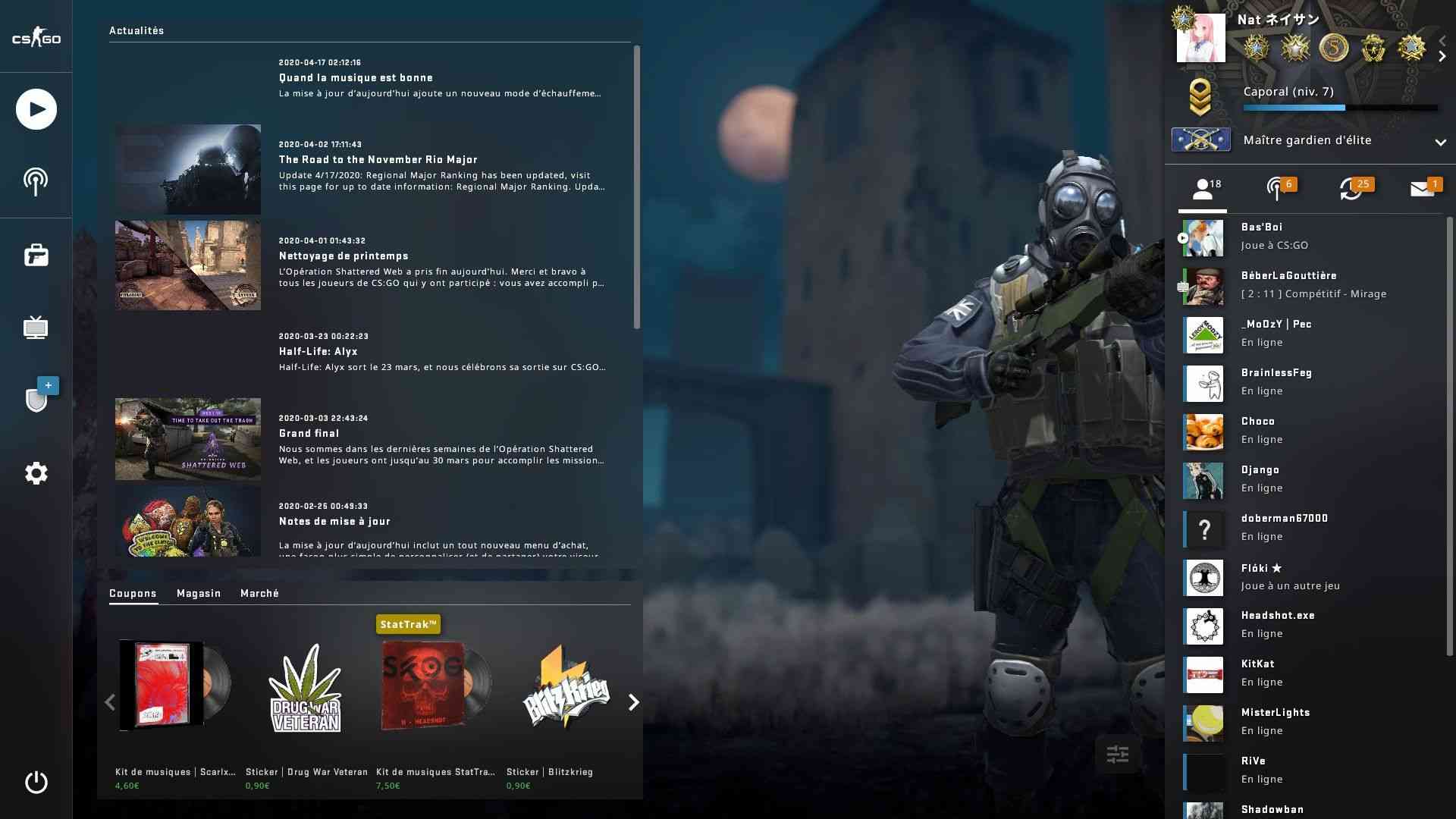Select the Sticker Drug War Veteran coupon
The height and width of the screenshot is (819, 1456).
(306, 690)
